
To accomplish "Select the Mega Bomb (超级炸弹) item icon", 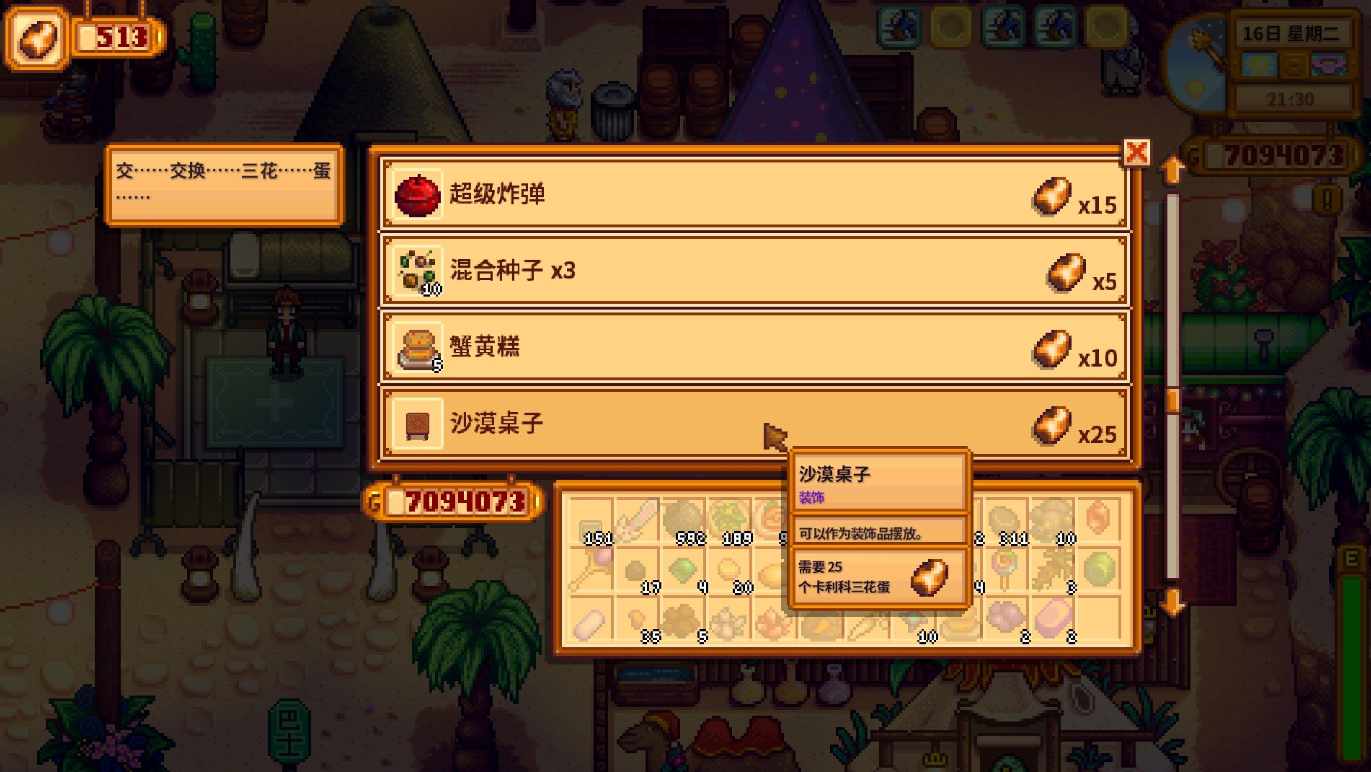I will pos(417,195).
